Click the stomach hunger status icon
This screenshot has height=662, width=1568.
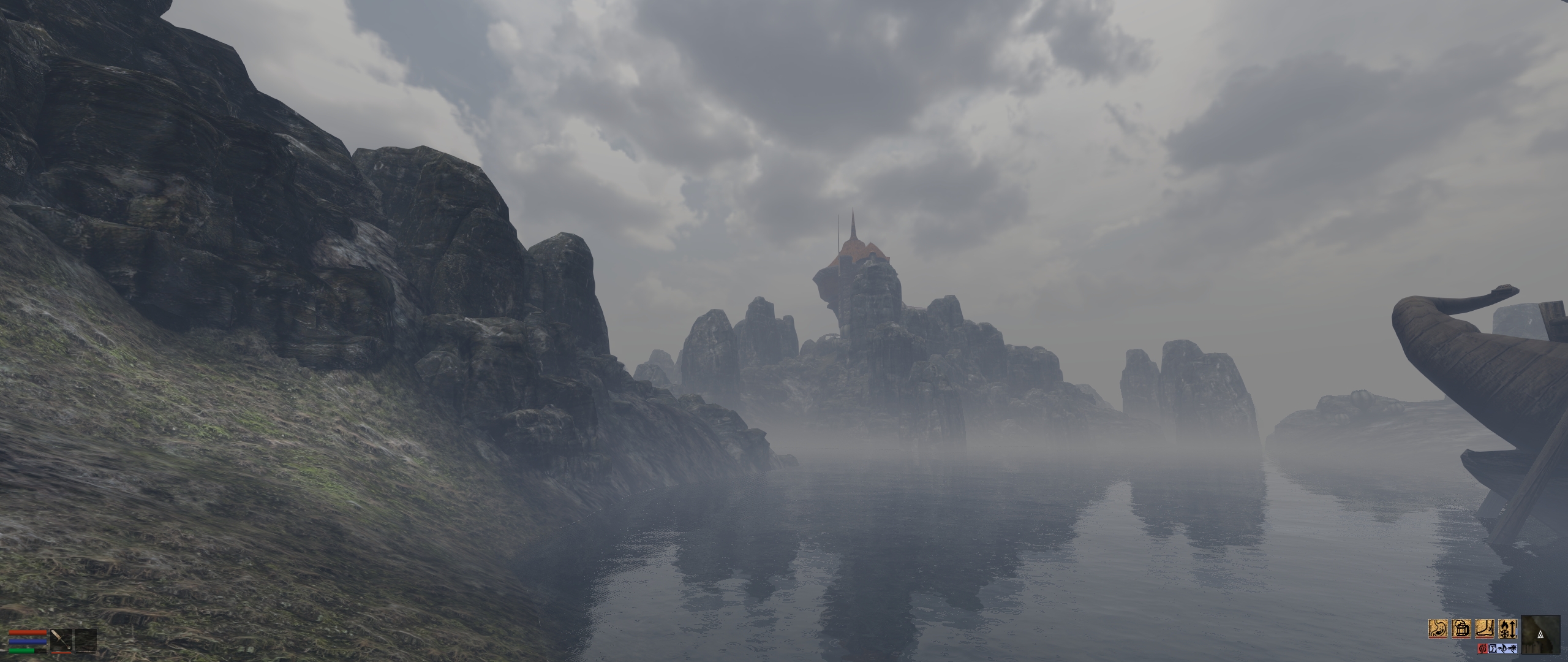(1438, 629)
